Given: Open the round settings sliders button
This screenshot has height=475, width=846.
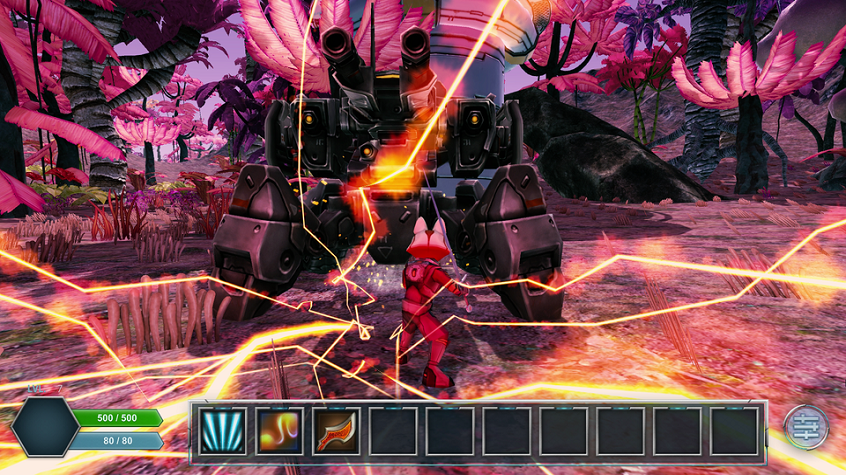Looking at the screenshot, I should [x=804, y=427].
